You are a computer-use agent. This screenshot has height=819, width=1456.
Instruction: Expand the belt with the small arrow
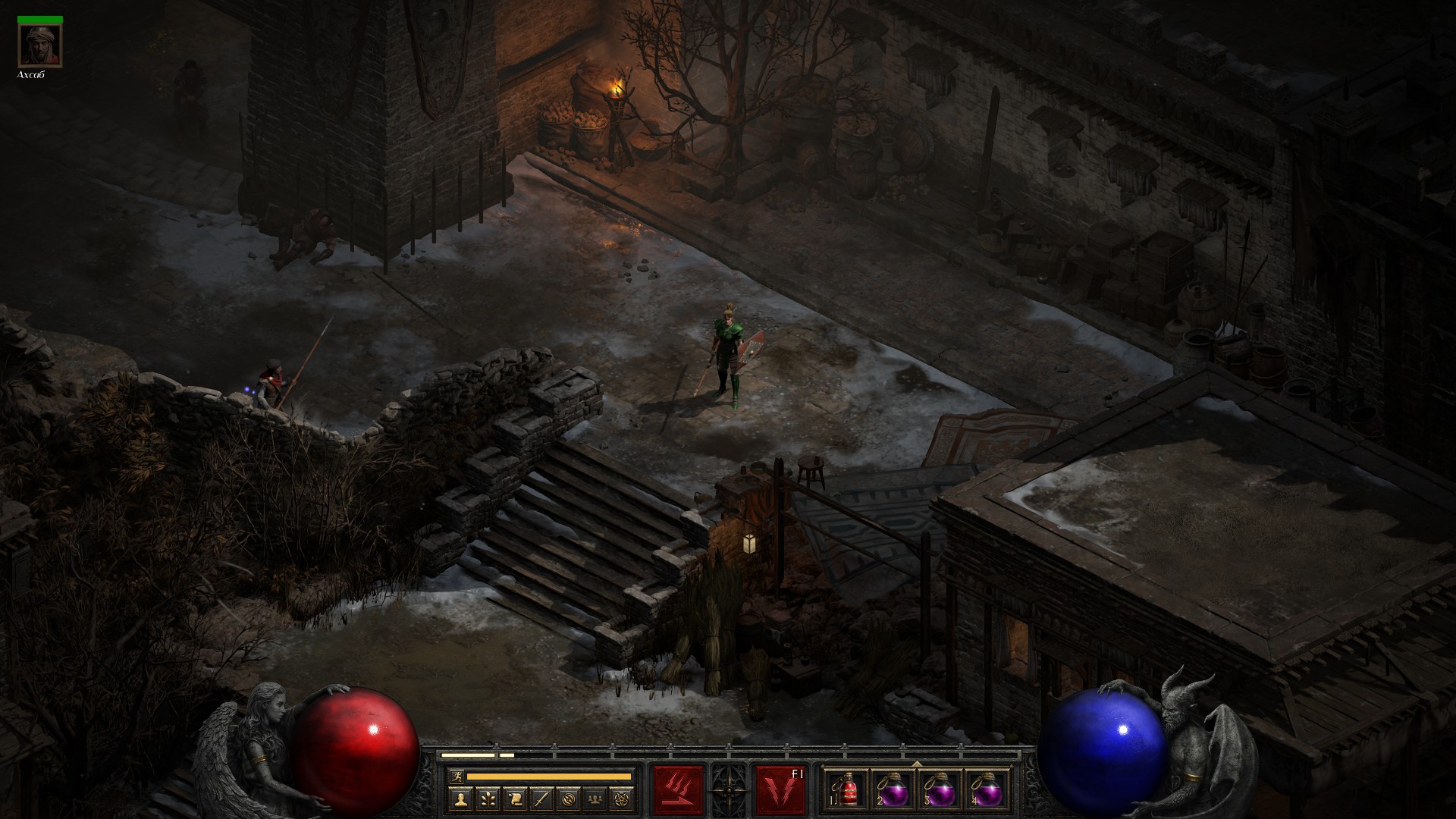pyautogui.click(x=918, y=764)
